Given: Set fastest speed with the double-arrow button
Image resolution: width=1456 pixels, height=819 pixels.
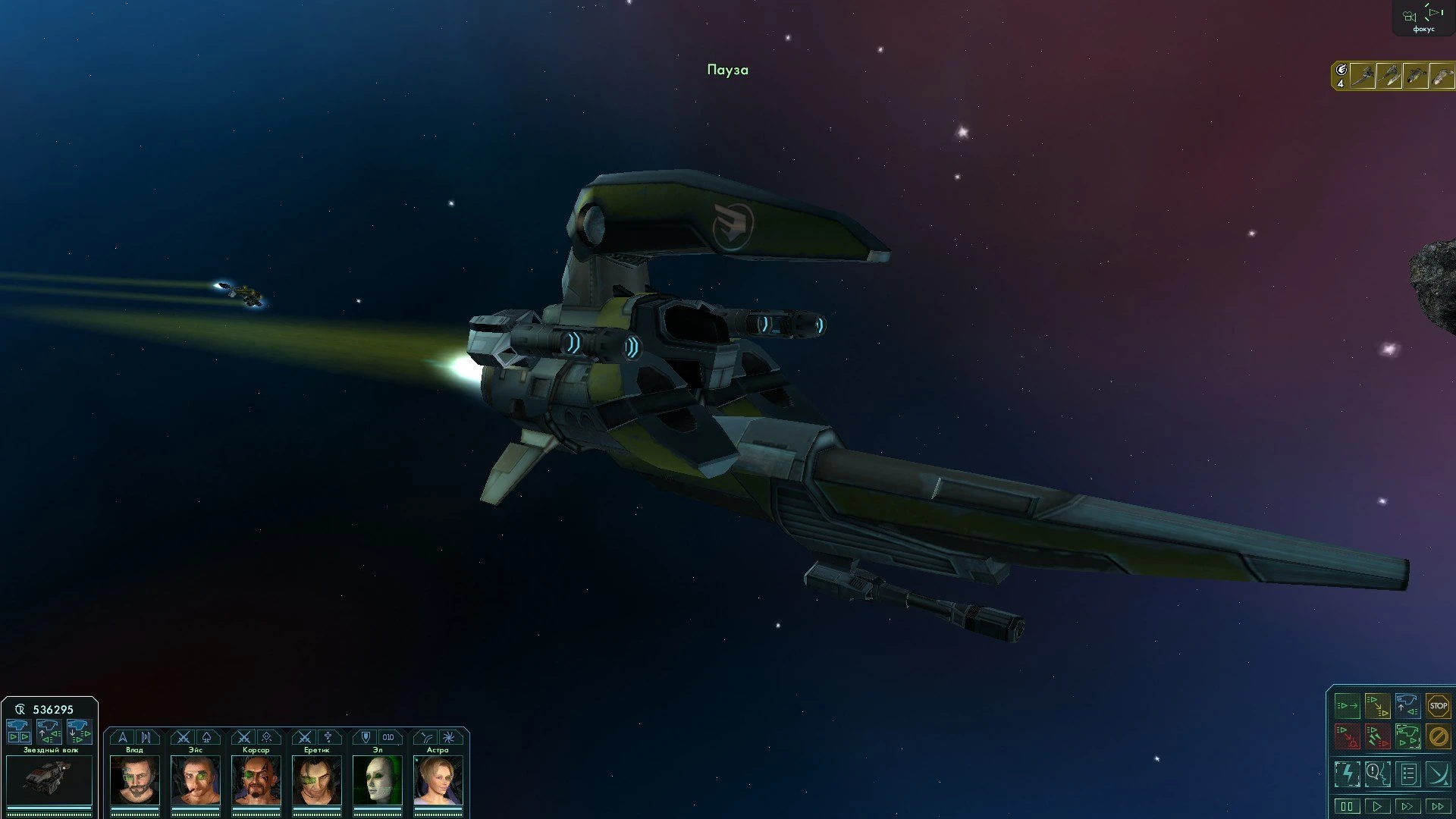Looking at the screenshot, I should point(1438,806).
